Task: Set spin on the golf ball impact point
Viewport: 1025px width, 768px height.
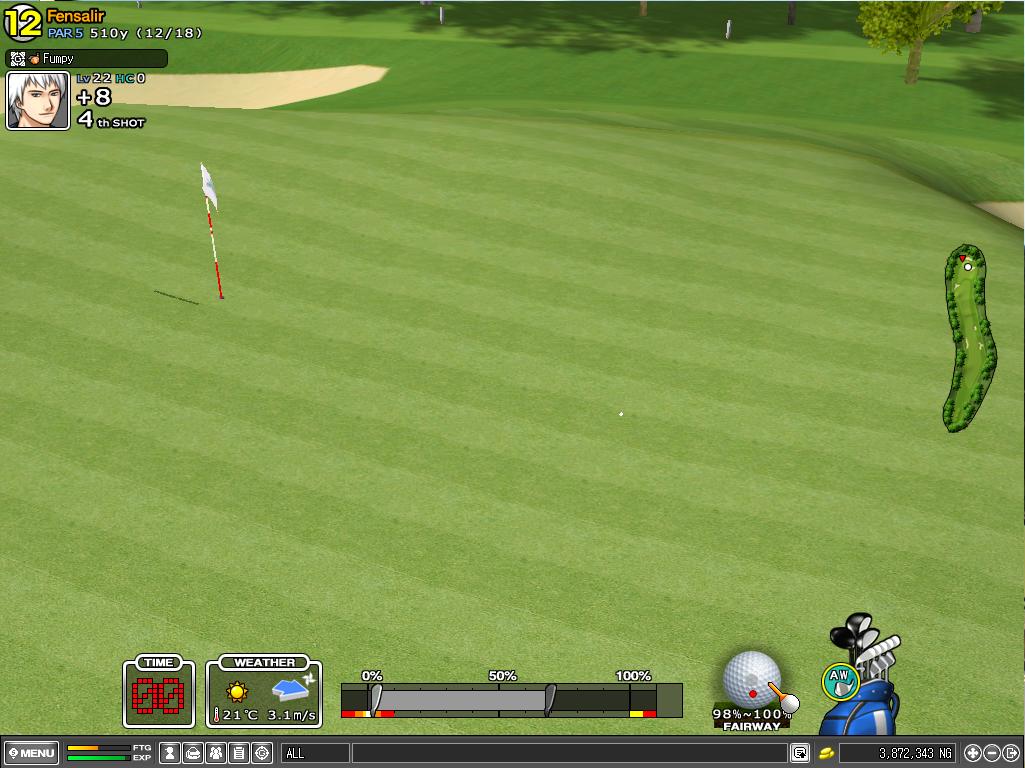Action: click(x=751, y=680)
